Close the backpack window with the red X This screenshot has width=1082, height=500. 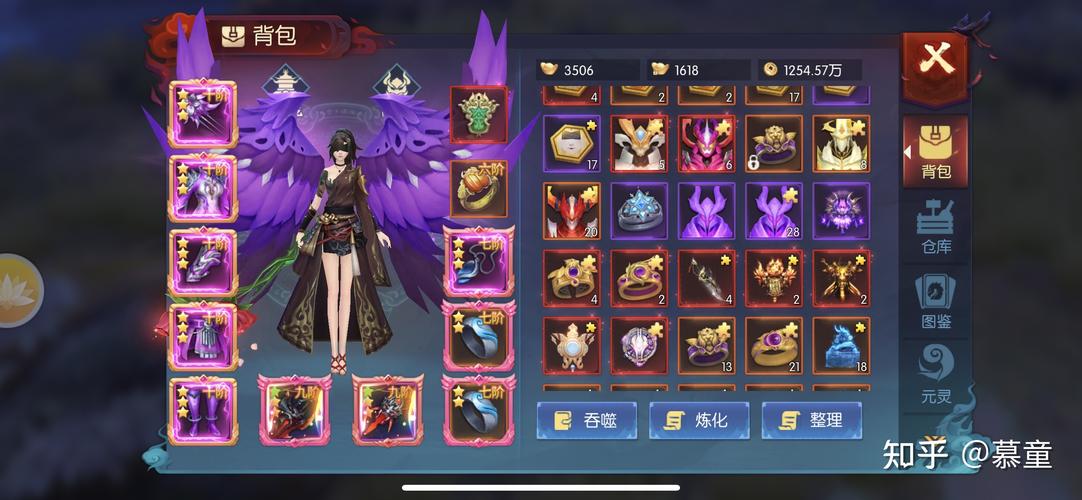pos(935,62)
